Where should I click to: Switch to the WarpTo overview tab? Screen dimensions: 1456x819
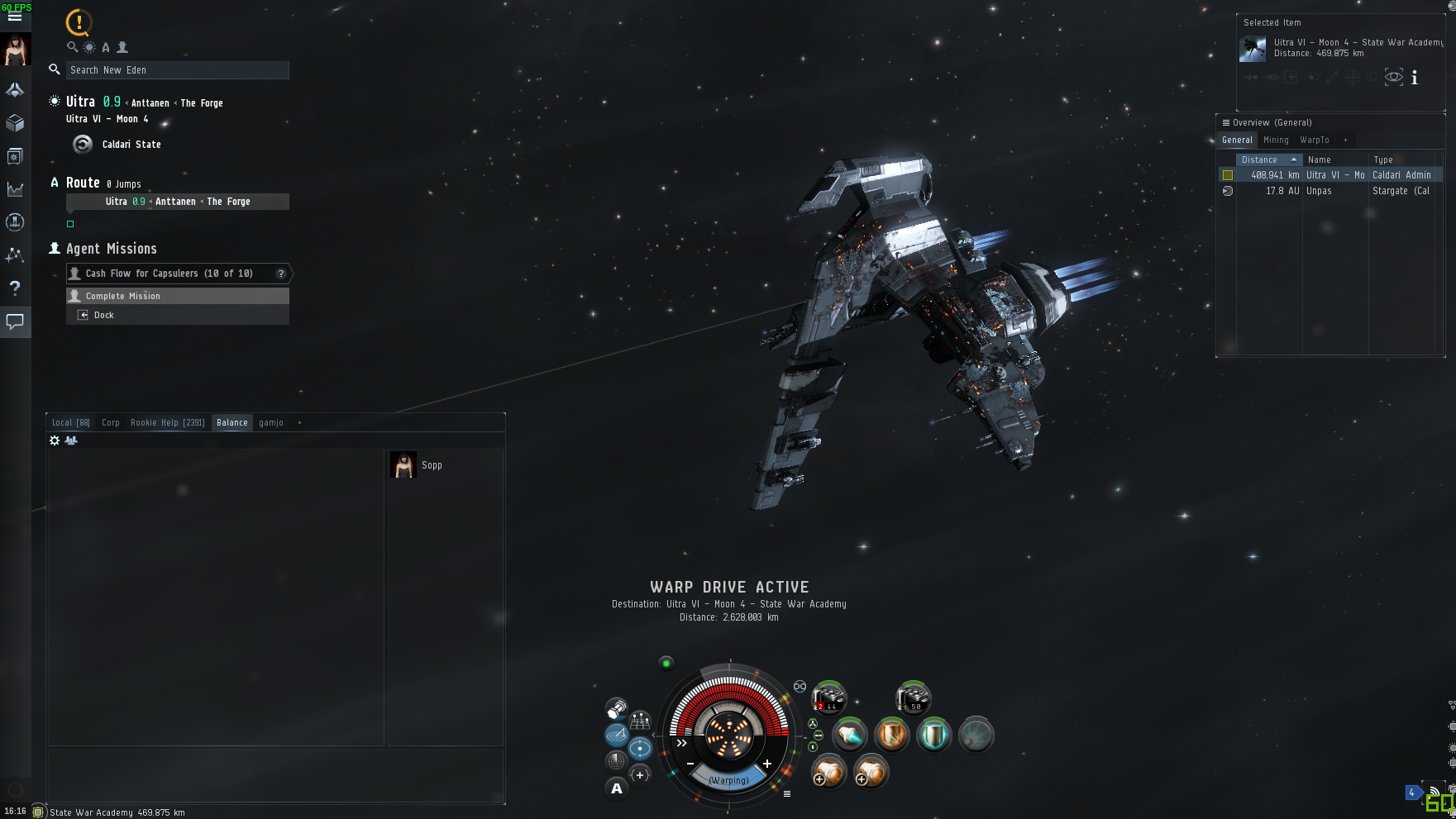click(x=1314, y=140)
